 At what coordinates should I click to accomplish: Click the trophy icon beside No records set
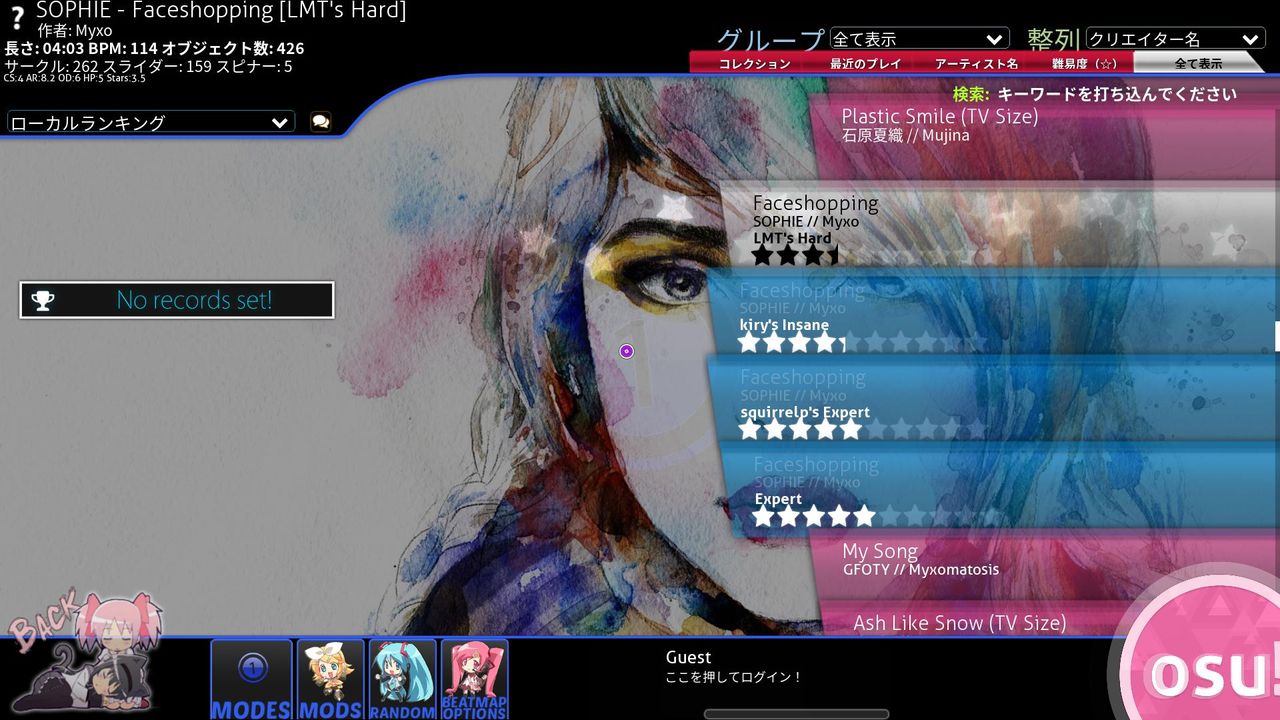click(42, 299)
